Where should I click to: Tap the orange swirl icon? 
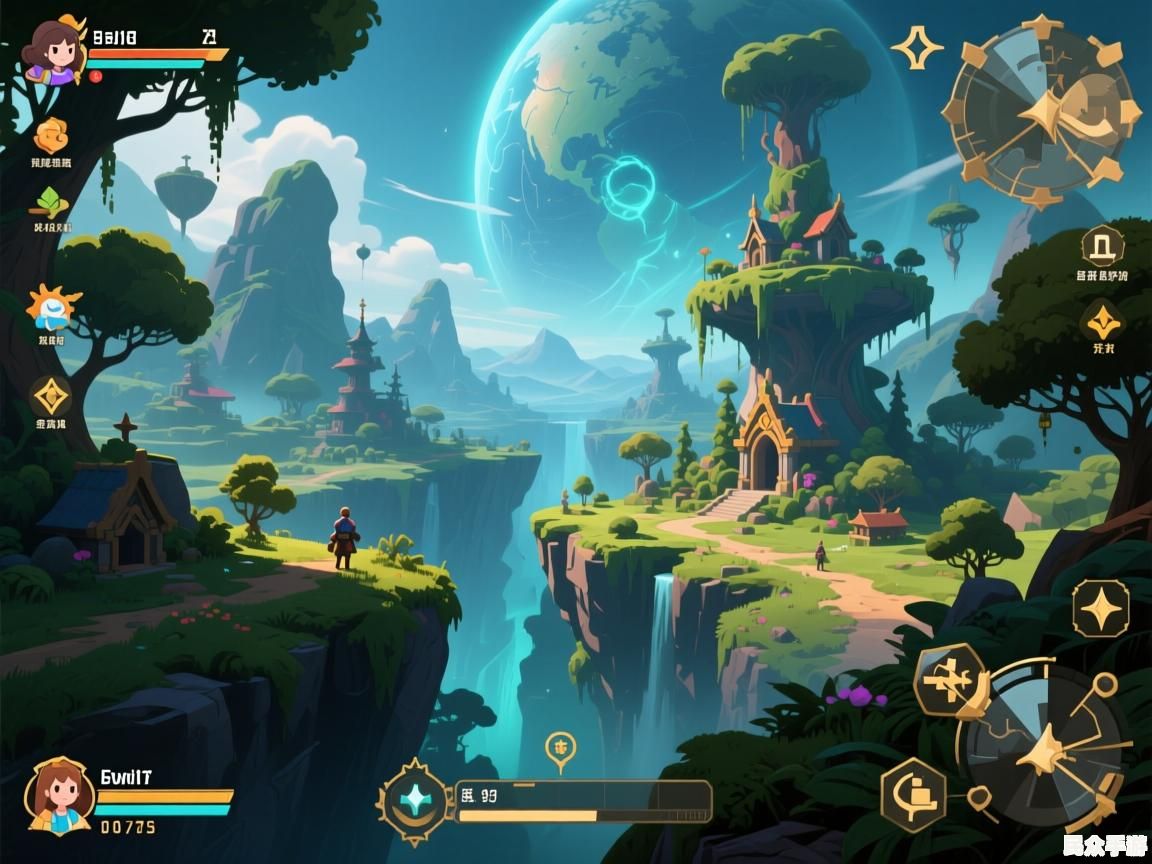coord(50,135)
